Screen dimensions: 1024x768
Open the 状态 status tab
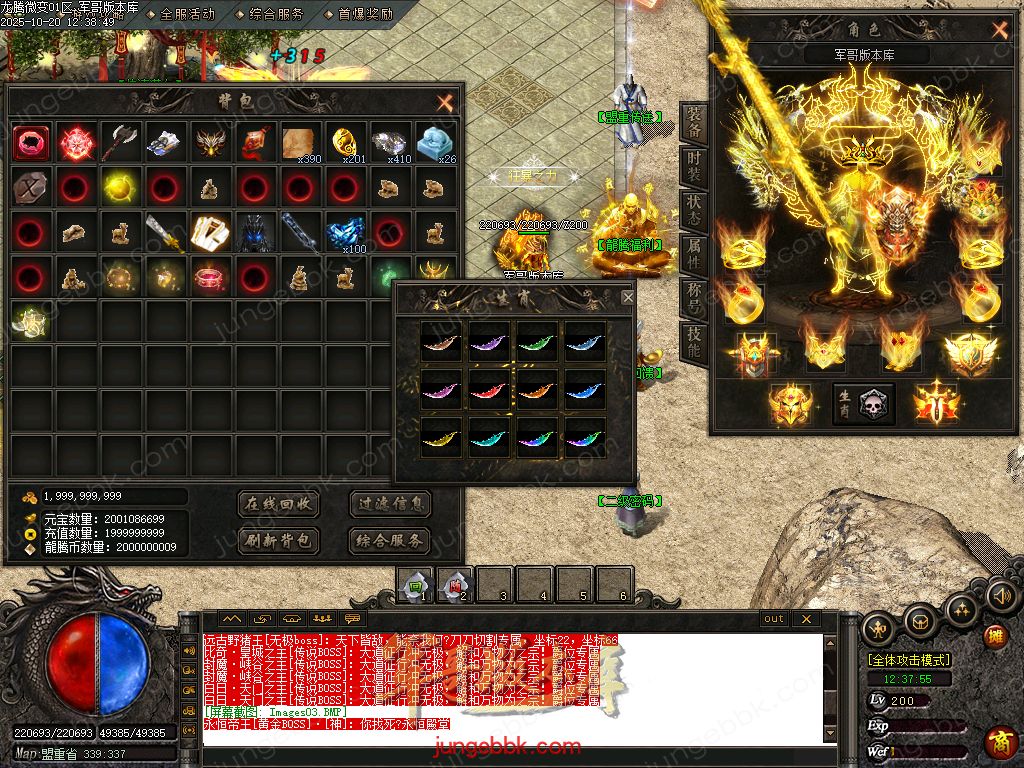tap(693, 211)
